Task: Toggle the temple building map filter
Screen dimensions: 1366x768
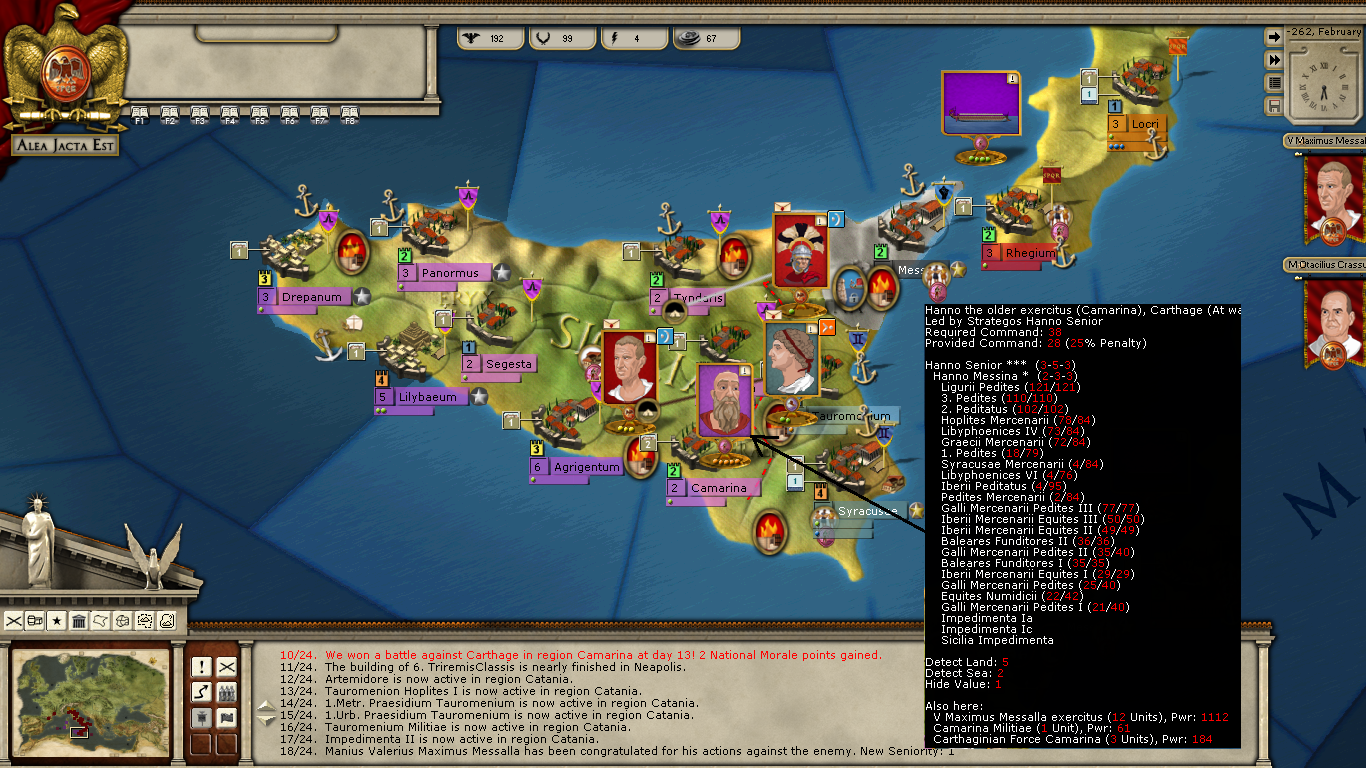Action: point(79,621)
